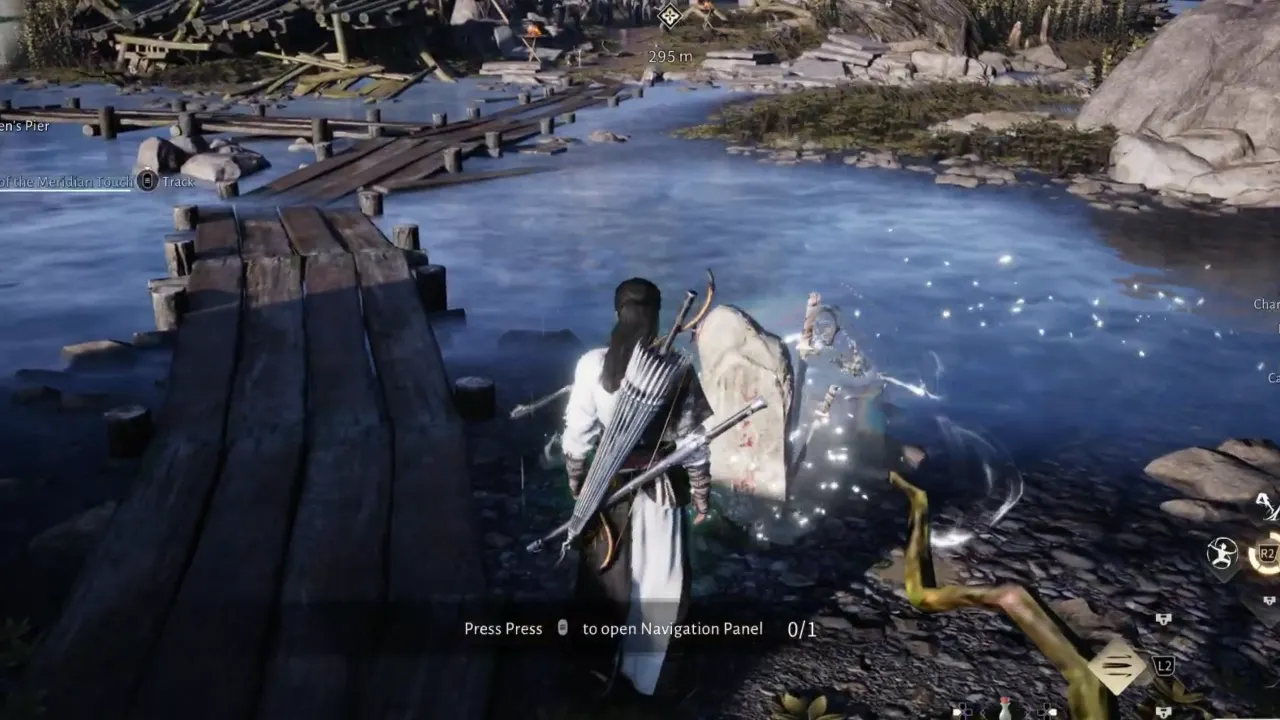Click the pin icon beneath the L2 button
Image resolution: width=1280 pixels, height=720 pixels.
1163,712
